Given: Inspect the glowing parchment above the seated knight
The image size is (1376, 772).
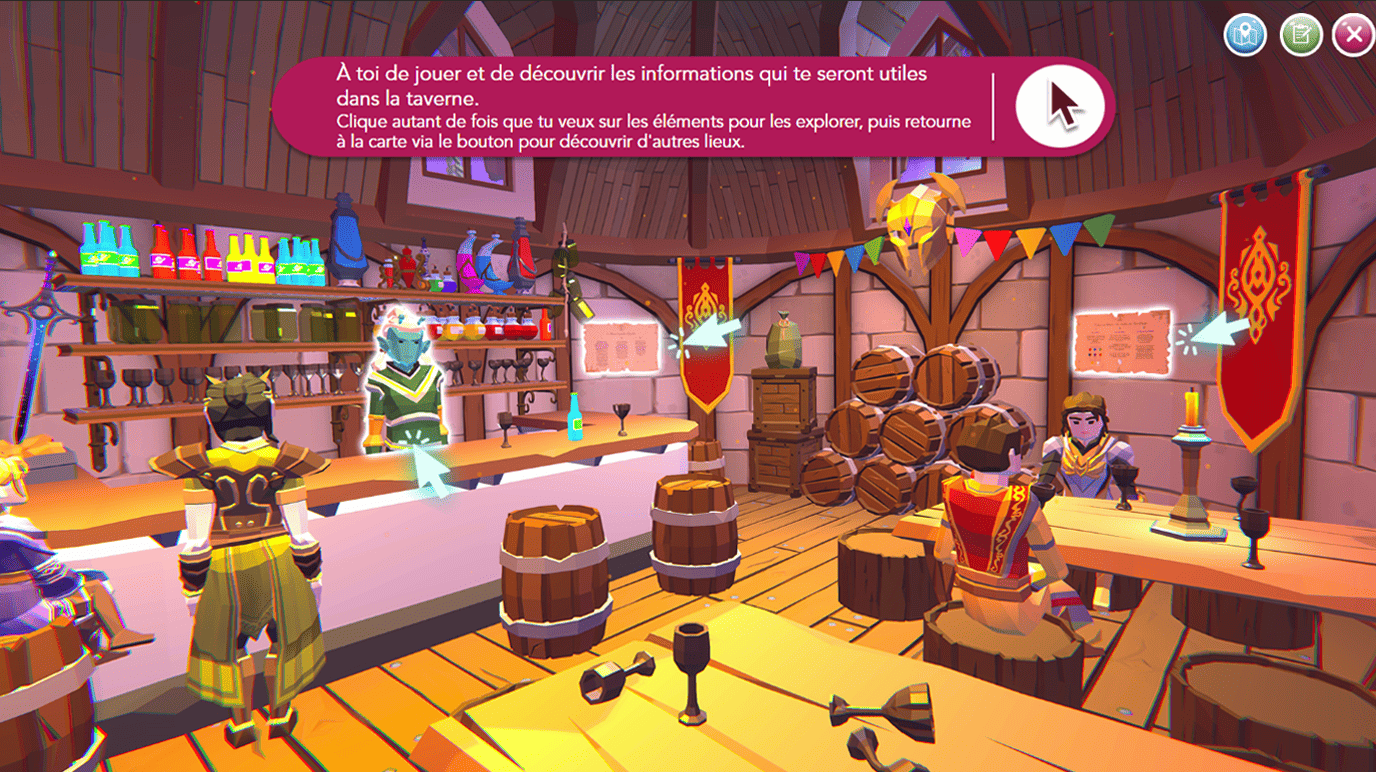Looking at the screenshot, I should [x=1121, y=341].
